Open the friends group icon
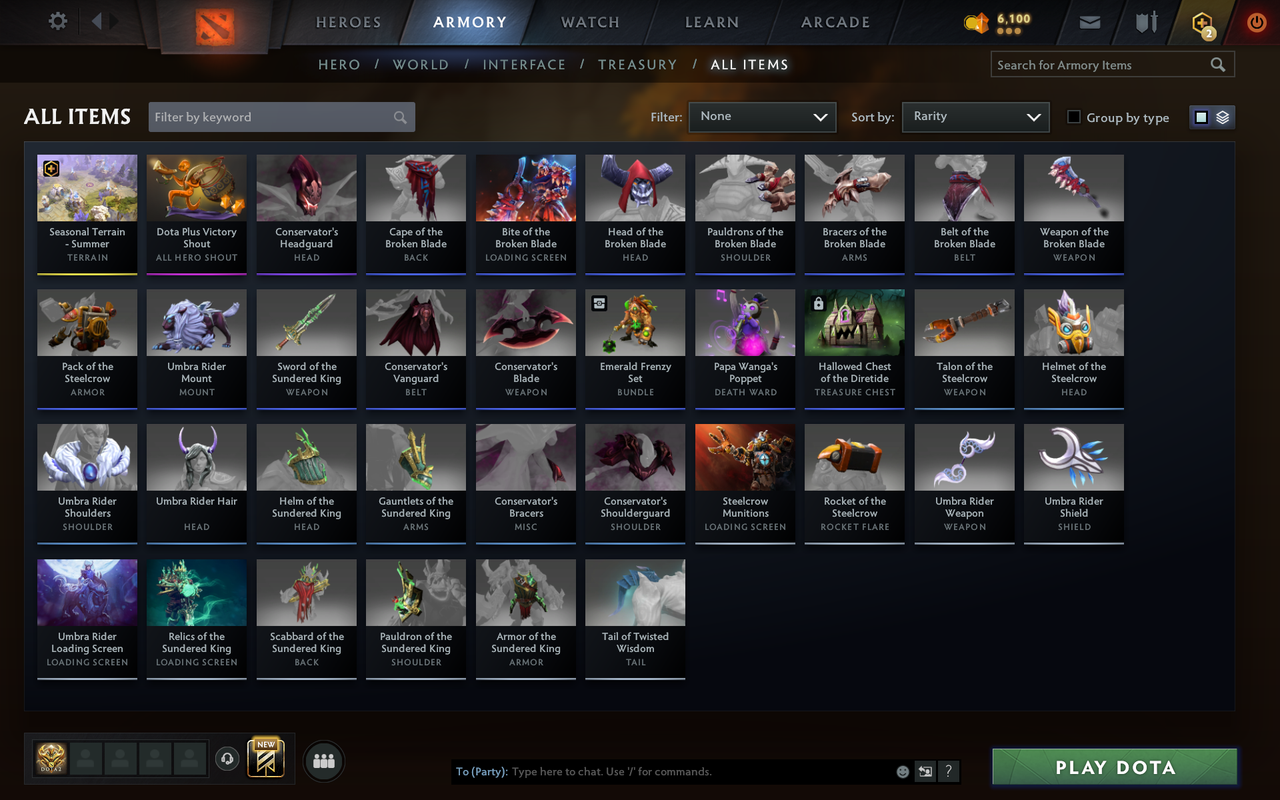 tap(323, 760)
